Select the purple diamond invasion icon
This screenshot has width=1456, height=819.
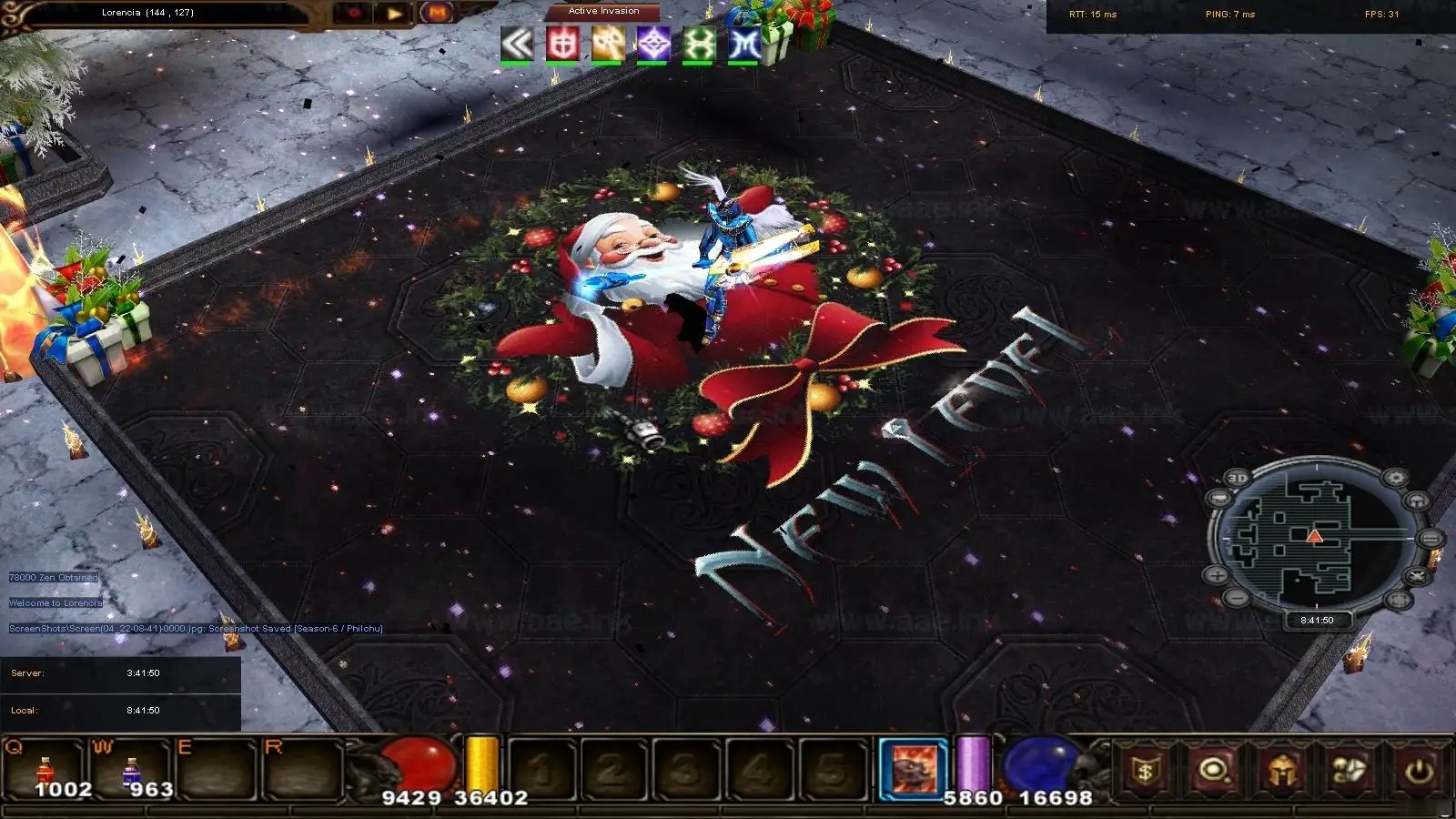click(x=653, y=44)
